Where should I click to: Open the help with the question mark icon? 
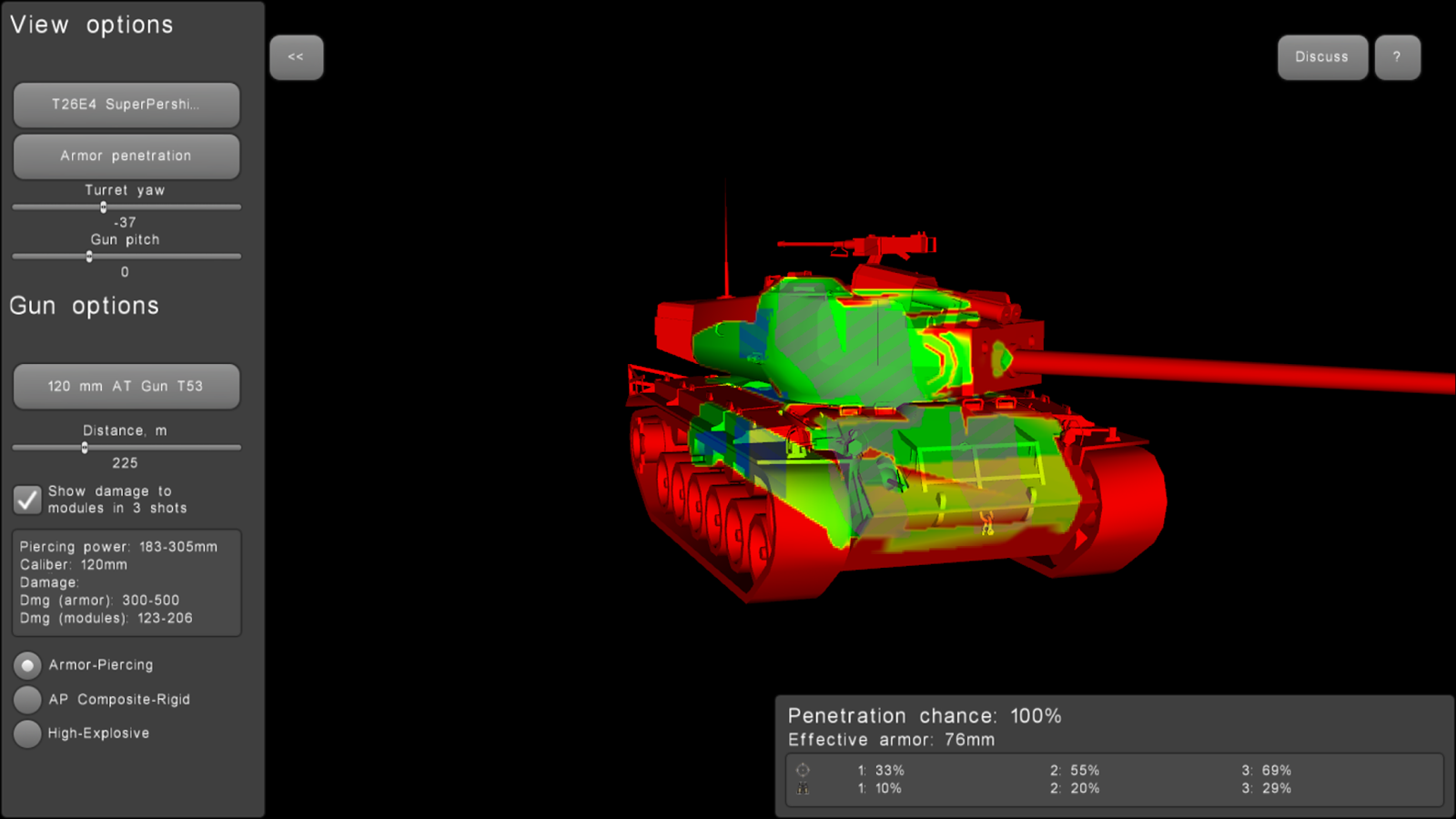1398,56
